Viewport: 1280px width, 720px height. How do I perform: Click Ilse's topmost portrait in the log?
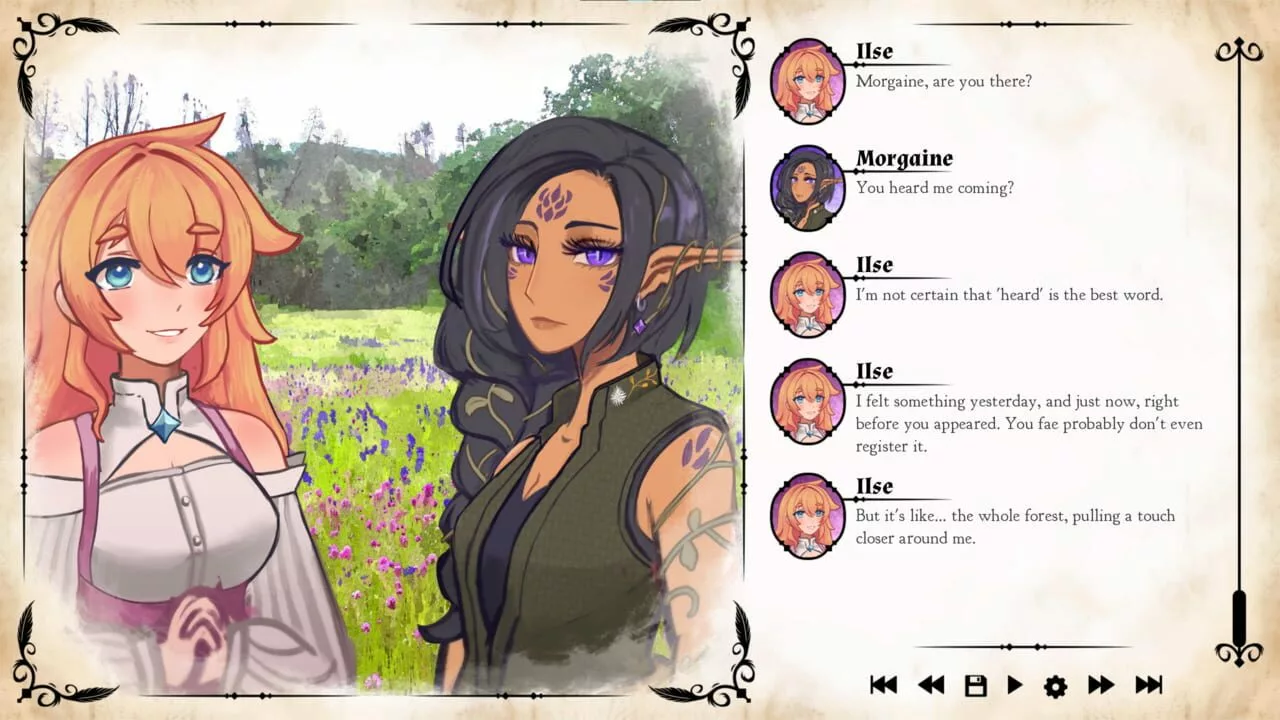pyautogui.click(x=807, y=80)
